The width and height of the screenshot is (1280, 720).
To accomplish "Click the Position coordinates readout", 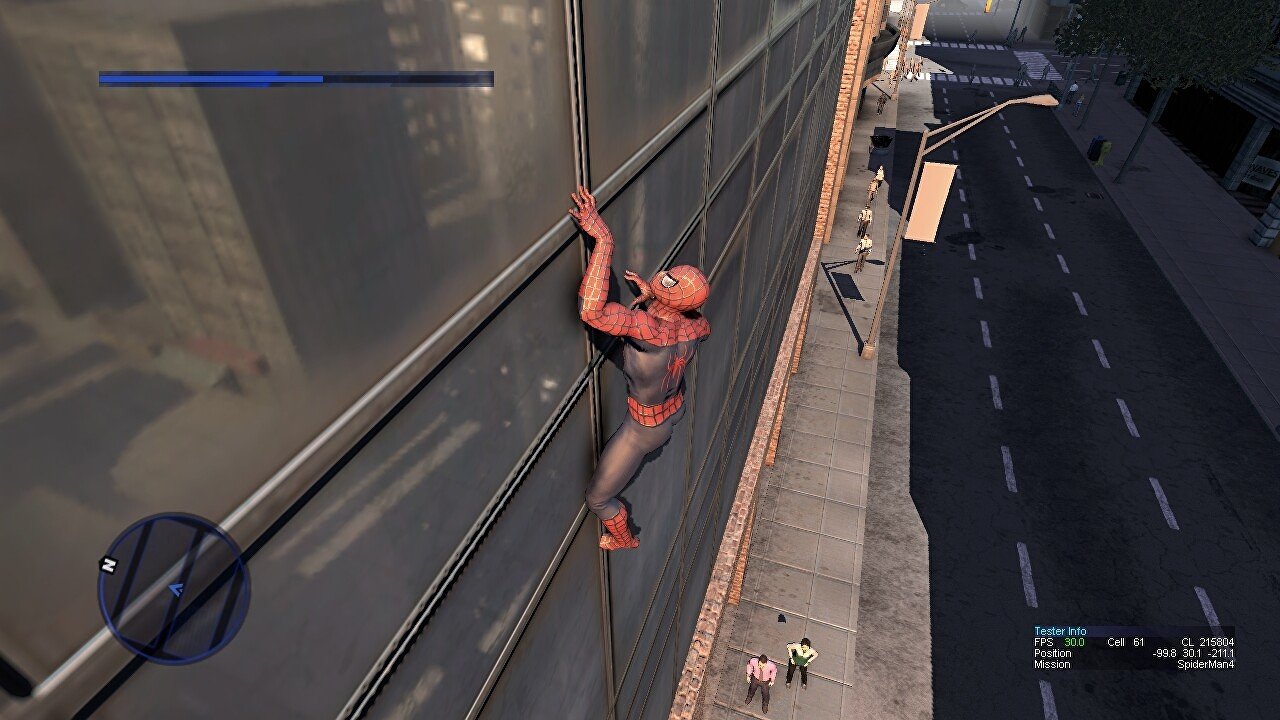I will click(1193, 653).
